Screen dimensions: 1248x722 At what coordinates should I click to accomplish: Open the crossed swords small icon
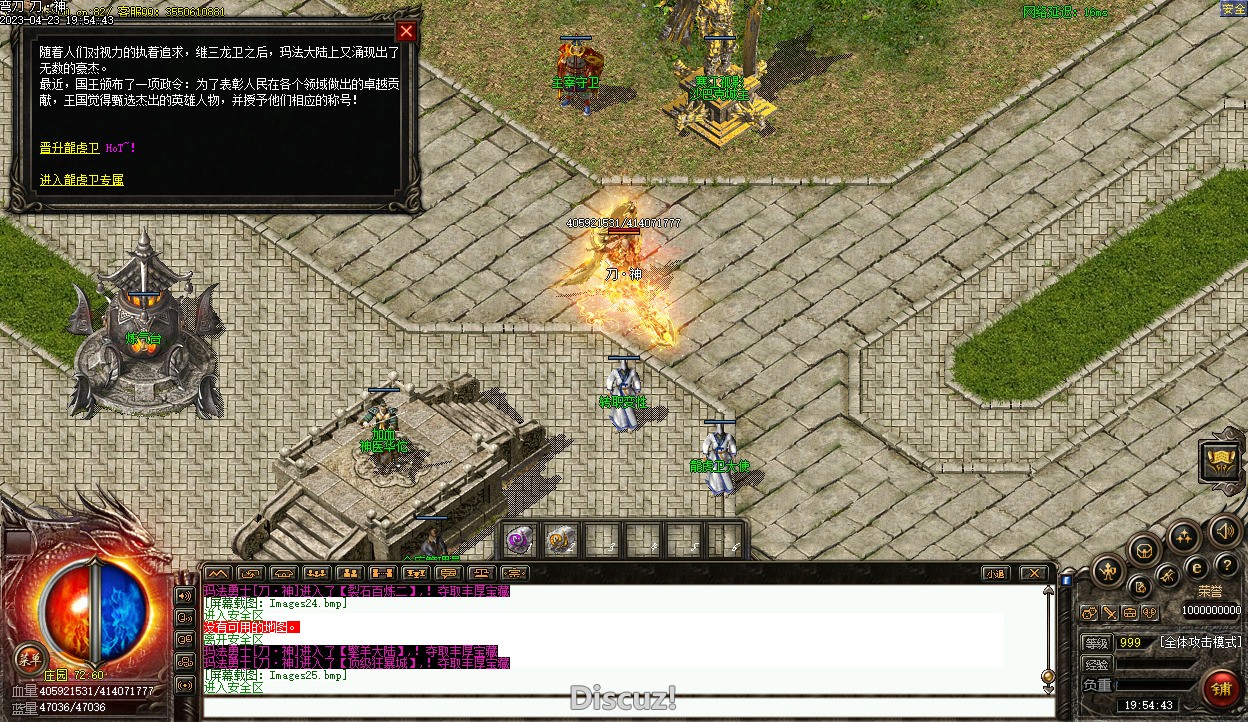click(x=1110, y=612)
